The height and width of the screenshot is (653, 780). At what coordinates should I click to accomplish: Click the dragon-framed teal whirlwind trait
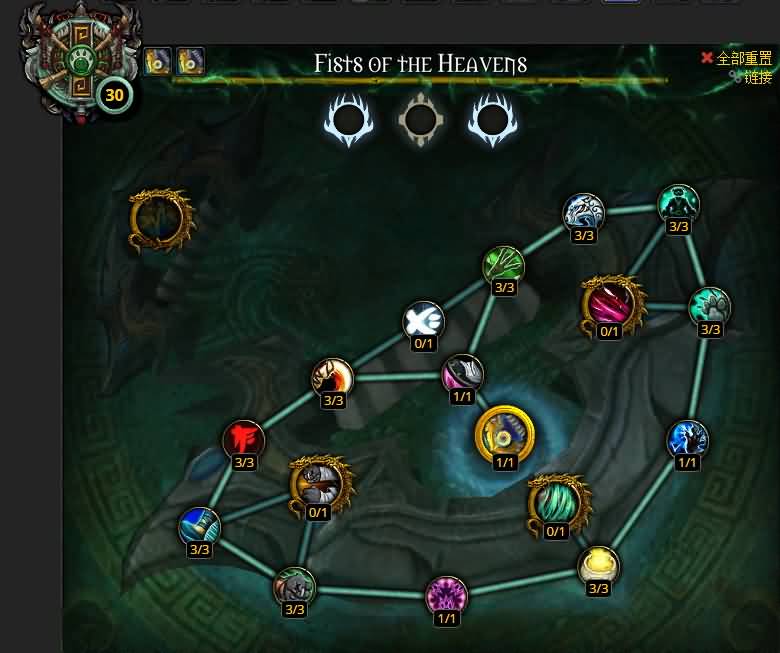click(555, 504)
